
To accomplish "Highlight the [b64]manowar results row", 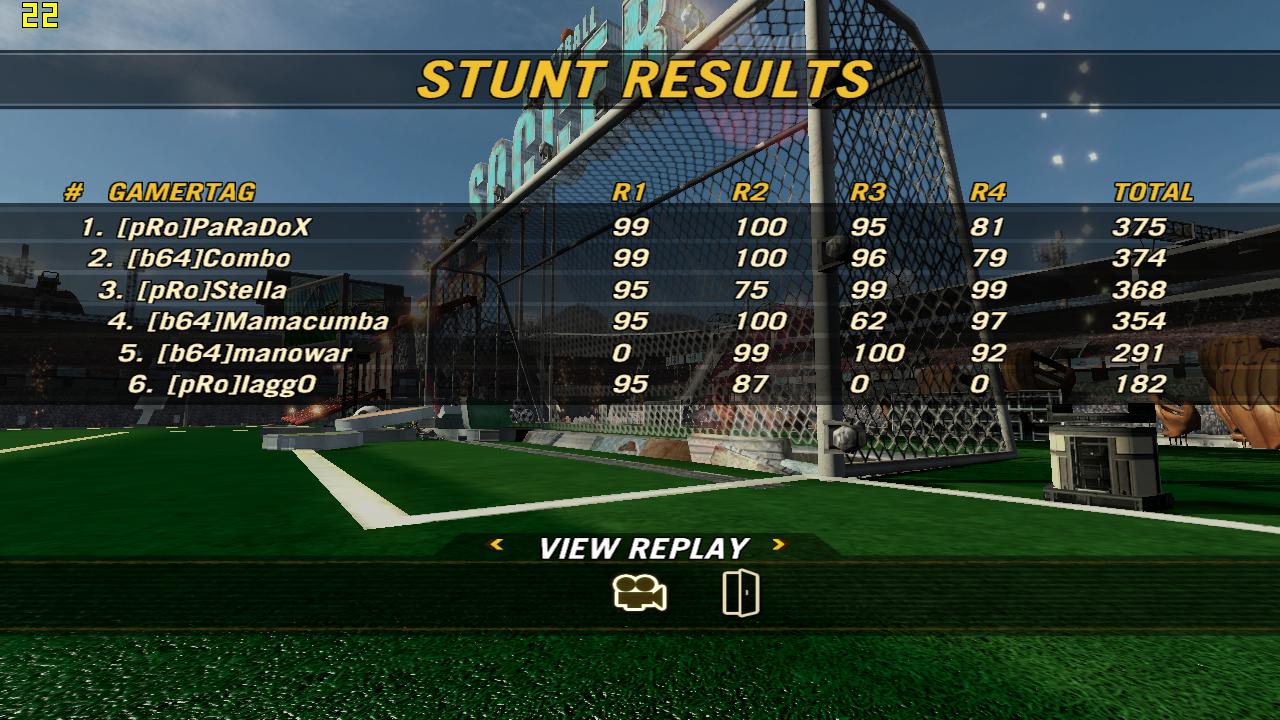I will (253, 353).
